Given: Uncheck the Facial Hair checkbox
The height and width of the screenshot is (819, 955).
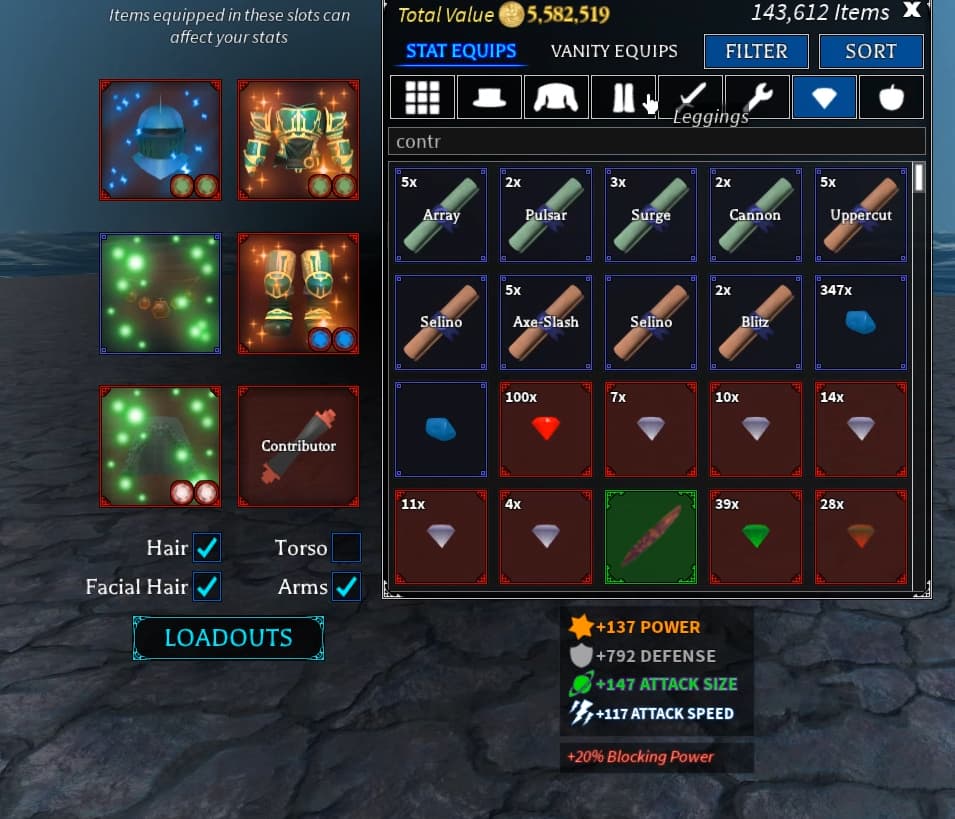Looking at the screenshot, I should point(207,587).
